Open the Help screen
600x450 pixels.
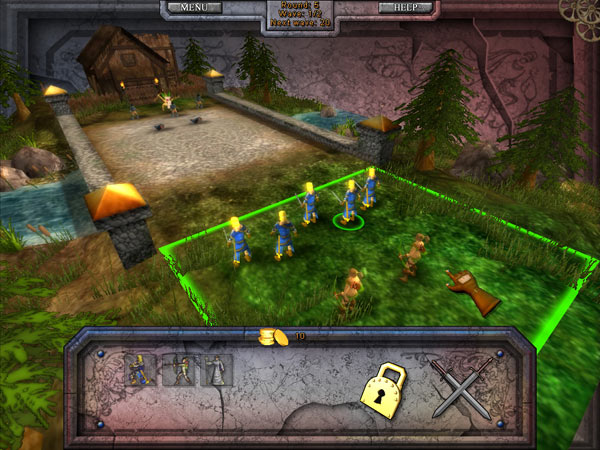pos(406,8)
